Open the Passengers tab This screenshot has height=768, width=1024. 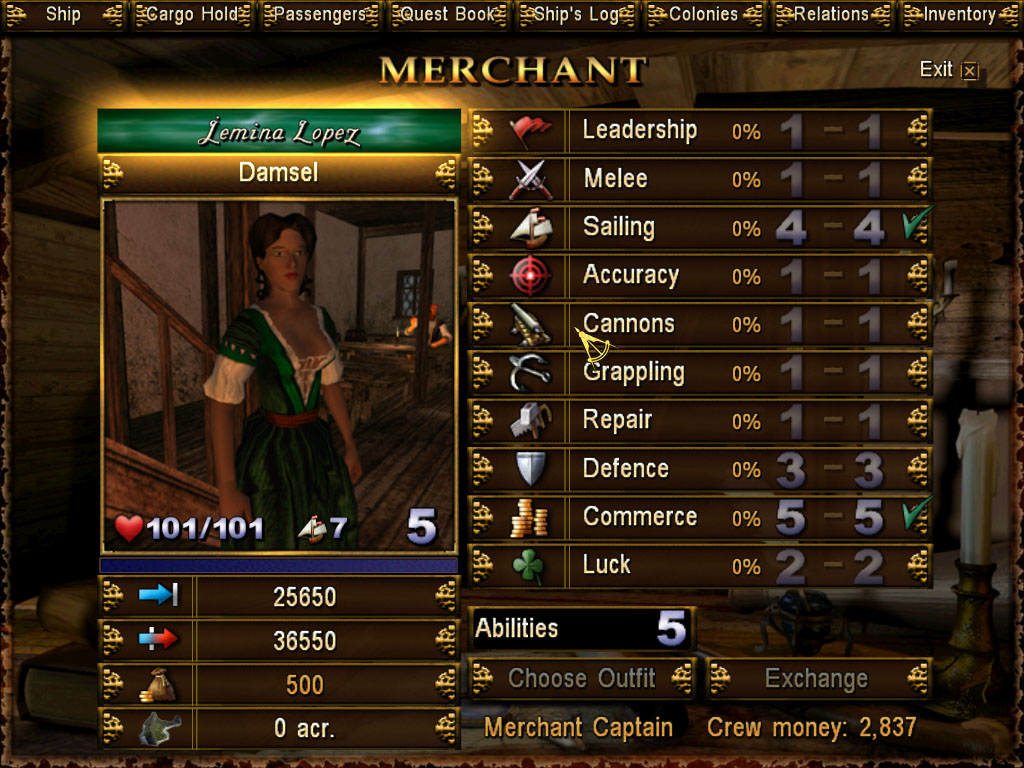(320, 15)
